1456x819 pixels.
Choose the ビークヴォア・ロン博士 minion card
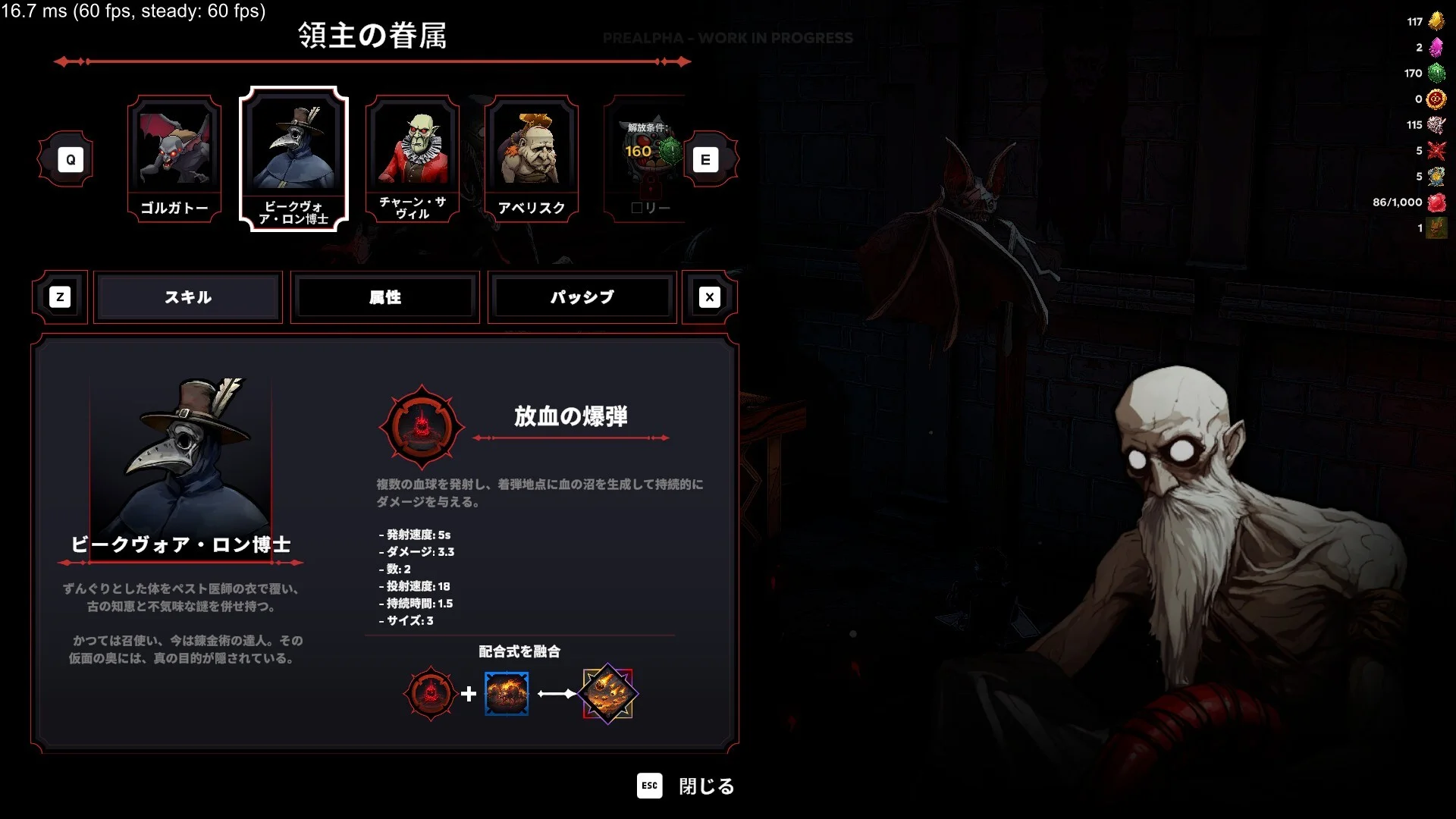293,159
